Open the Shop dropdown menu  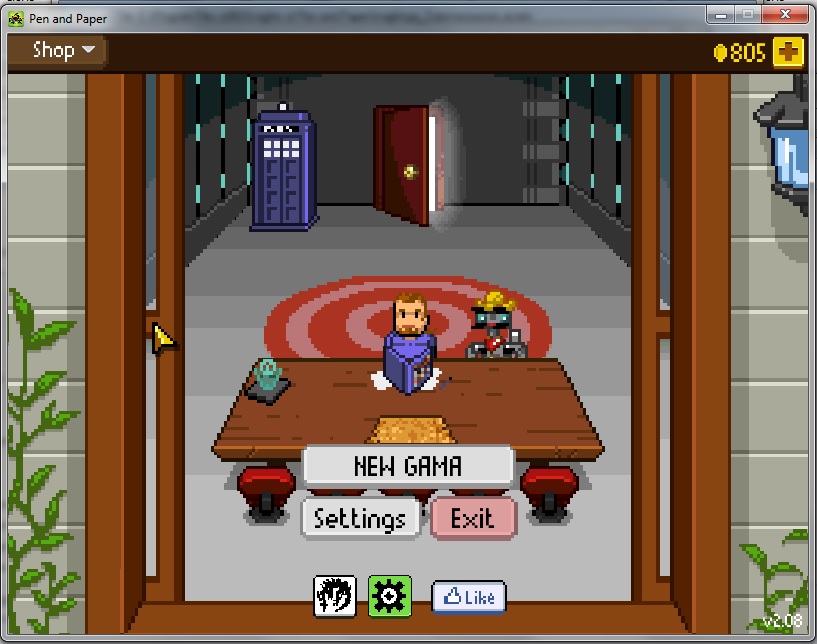62,50
